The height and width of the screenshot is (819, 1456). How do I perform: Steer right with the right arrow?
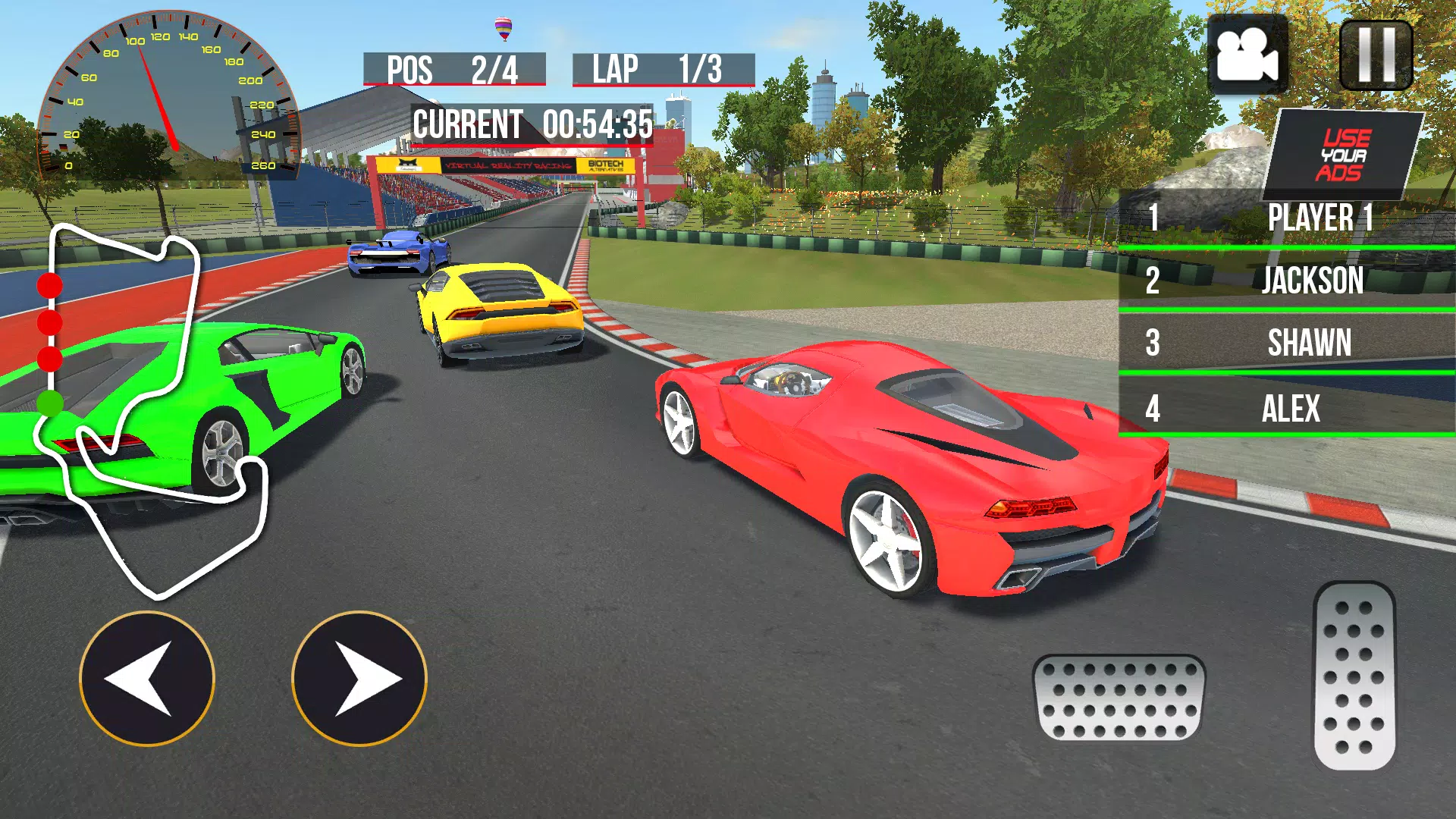point(359,679)
